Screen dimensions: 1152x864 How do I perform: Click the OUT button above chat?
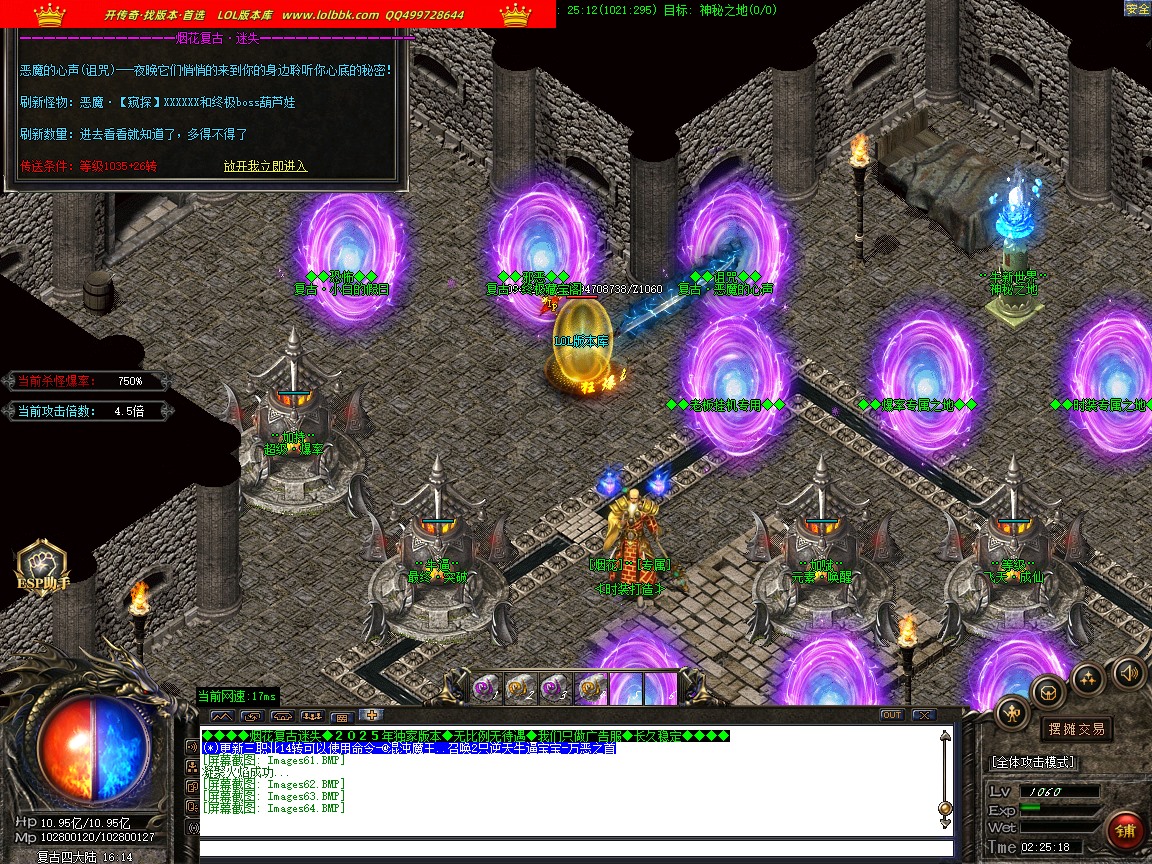891,715
